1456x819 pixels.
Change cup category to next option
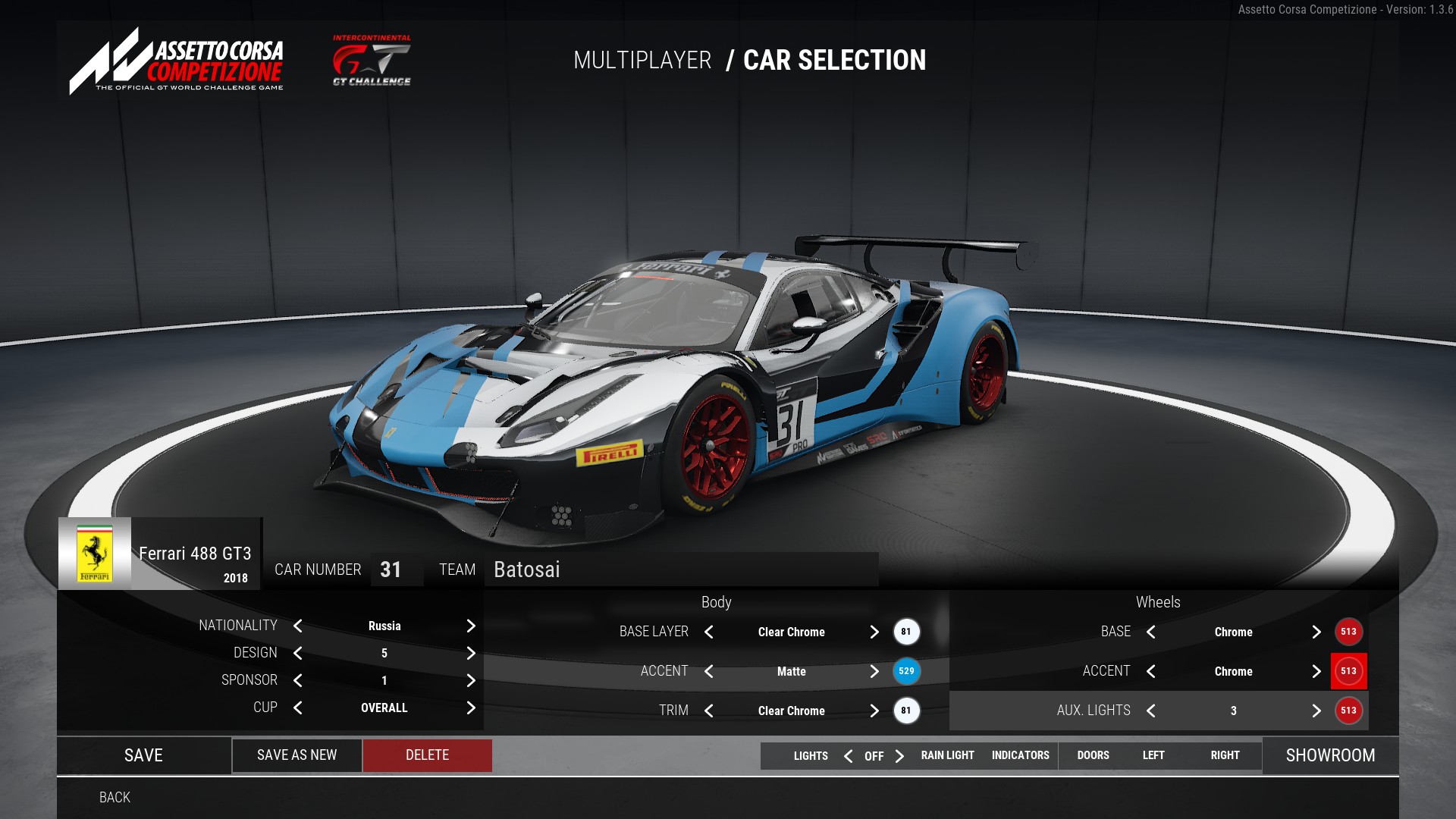click(x=471, y=708)
